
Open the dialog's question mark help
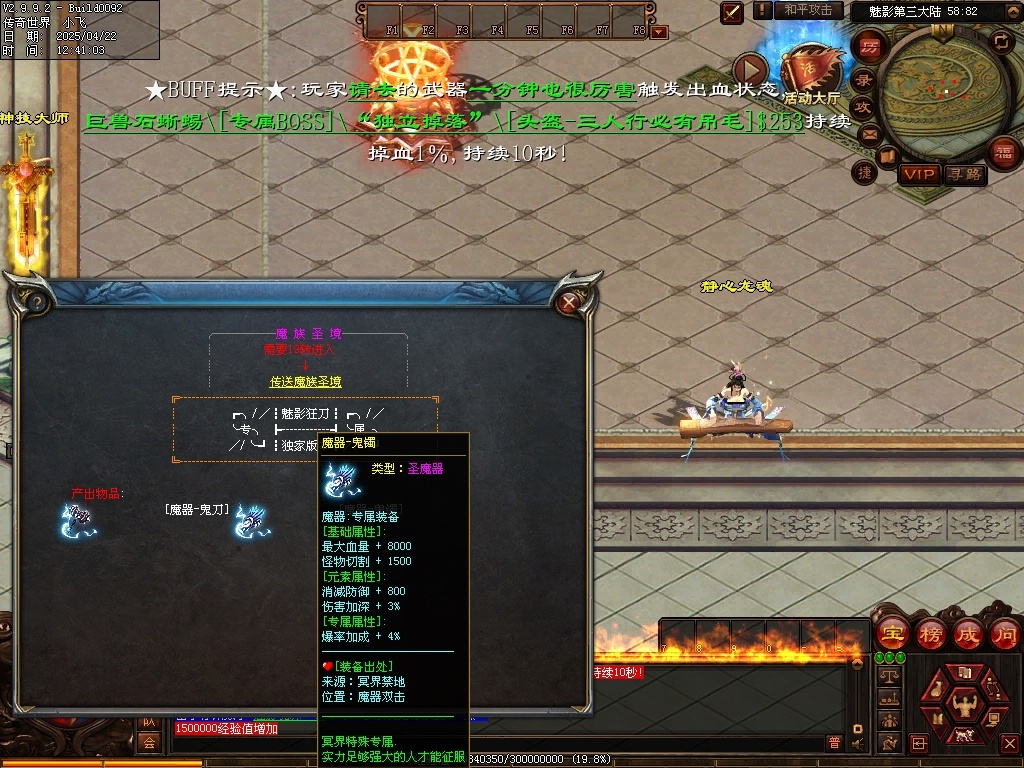[37, 301]
